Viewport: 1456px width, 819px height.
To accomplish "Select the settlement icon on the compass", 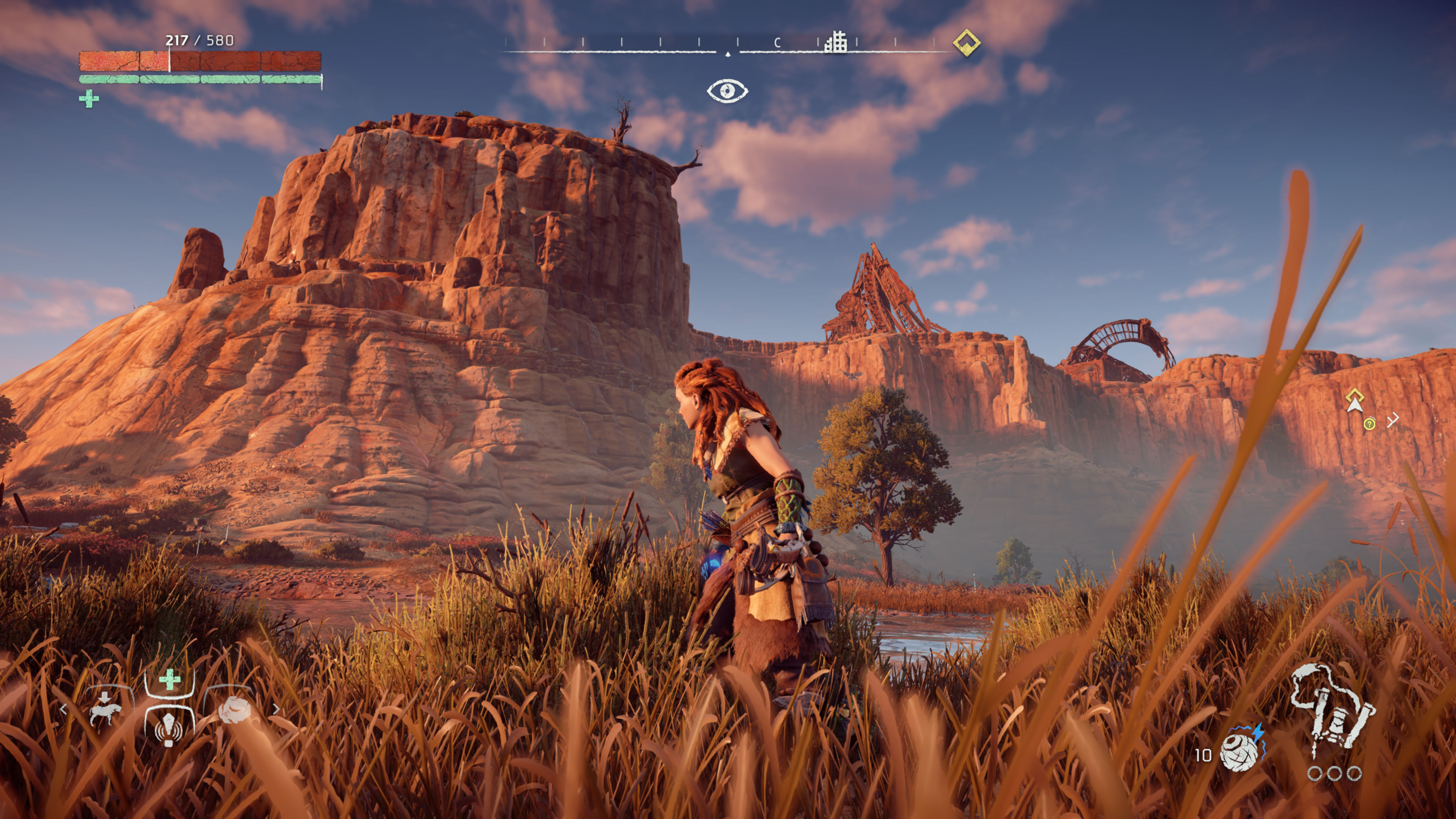I will pyautogui.click(x=835, y=42).
